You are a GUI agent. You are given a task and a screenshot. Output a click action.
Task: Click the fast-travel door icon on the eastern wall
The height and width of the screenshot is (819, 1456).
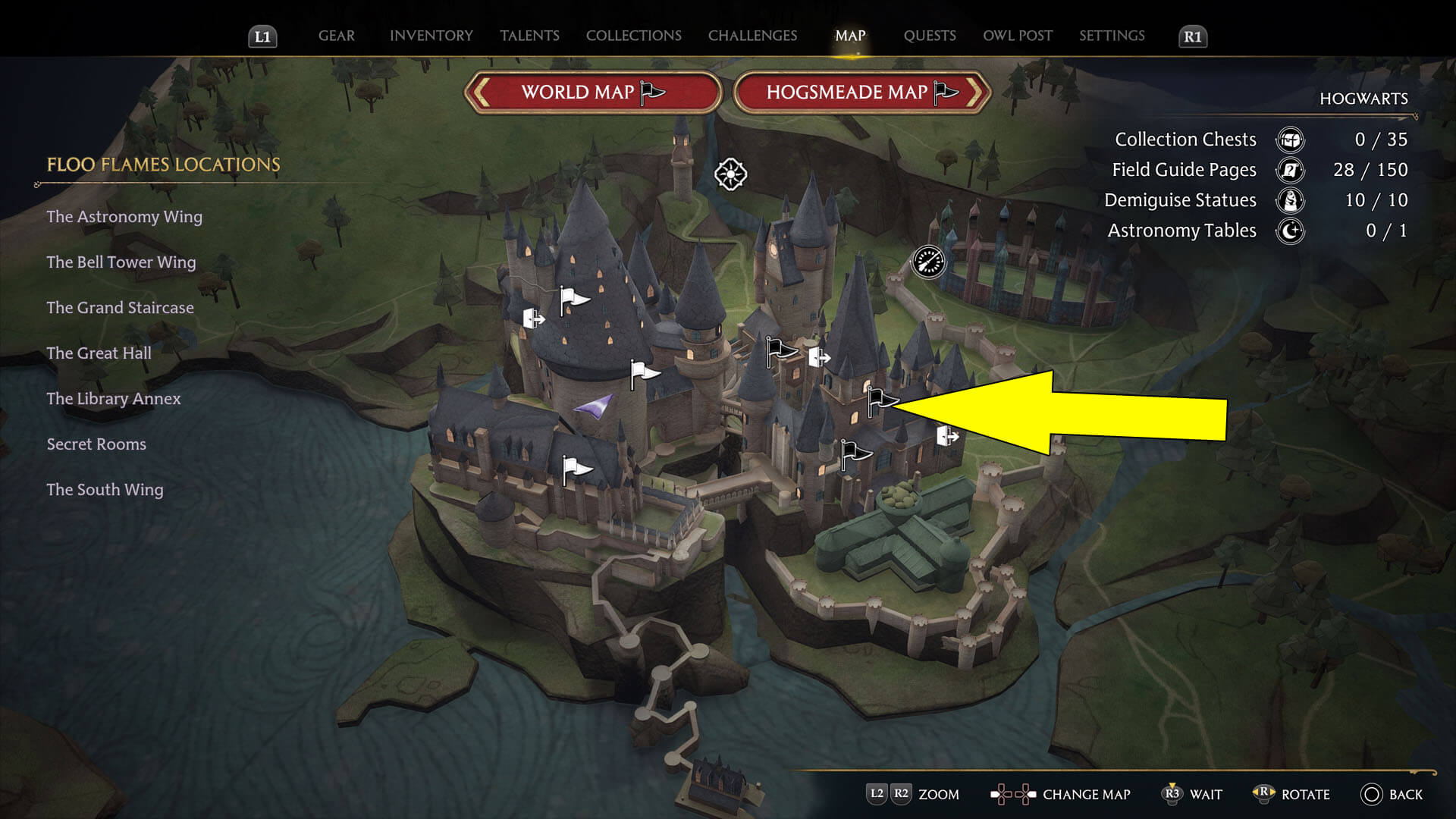click(949, 435)
